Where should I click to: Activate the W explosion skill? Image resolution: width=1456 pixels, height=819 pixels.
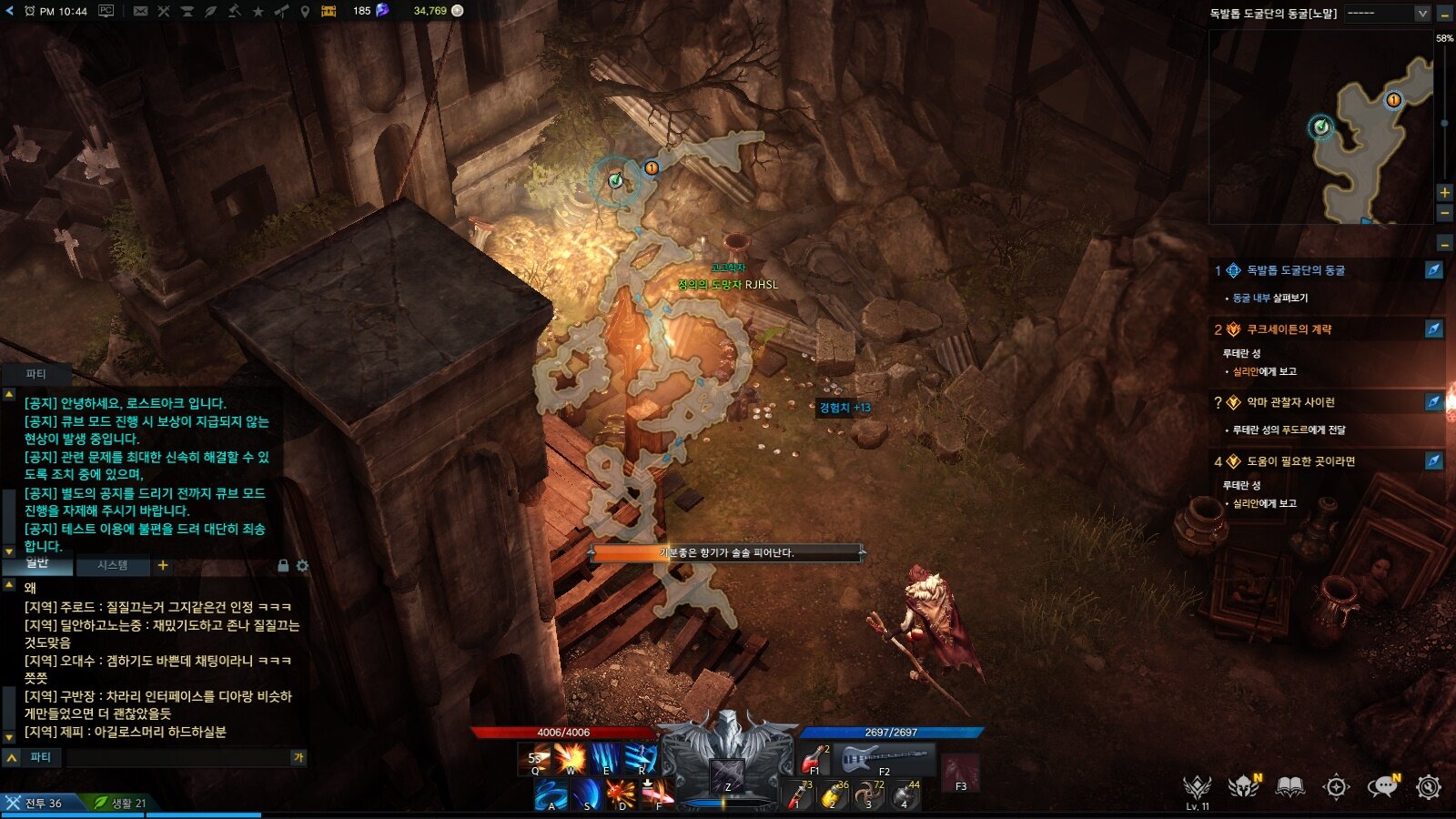click(x=571, y=758)
